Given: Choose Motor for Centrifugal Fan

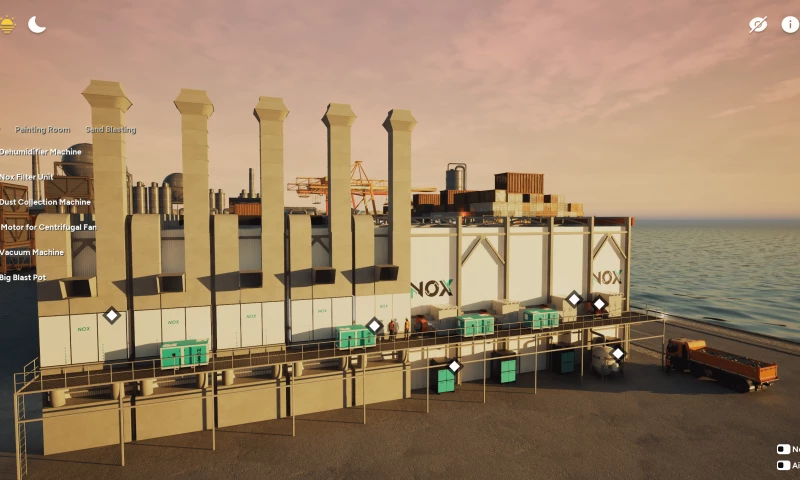Looking at the screenshot, I should coord(49,227).
